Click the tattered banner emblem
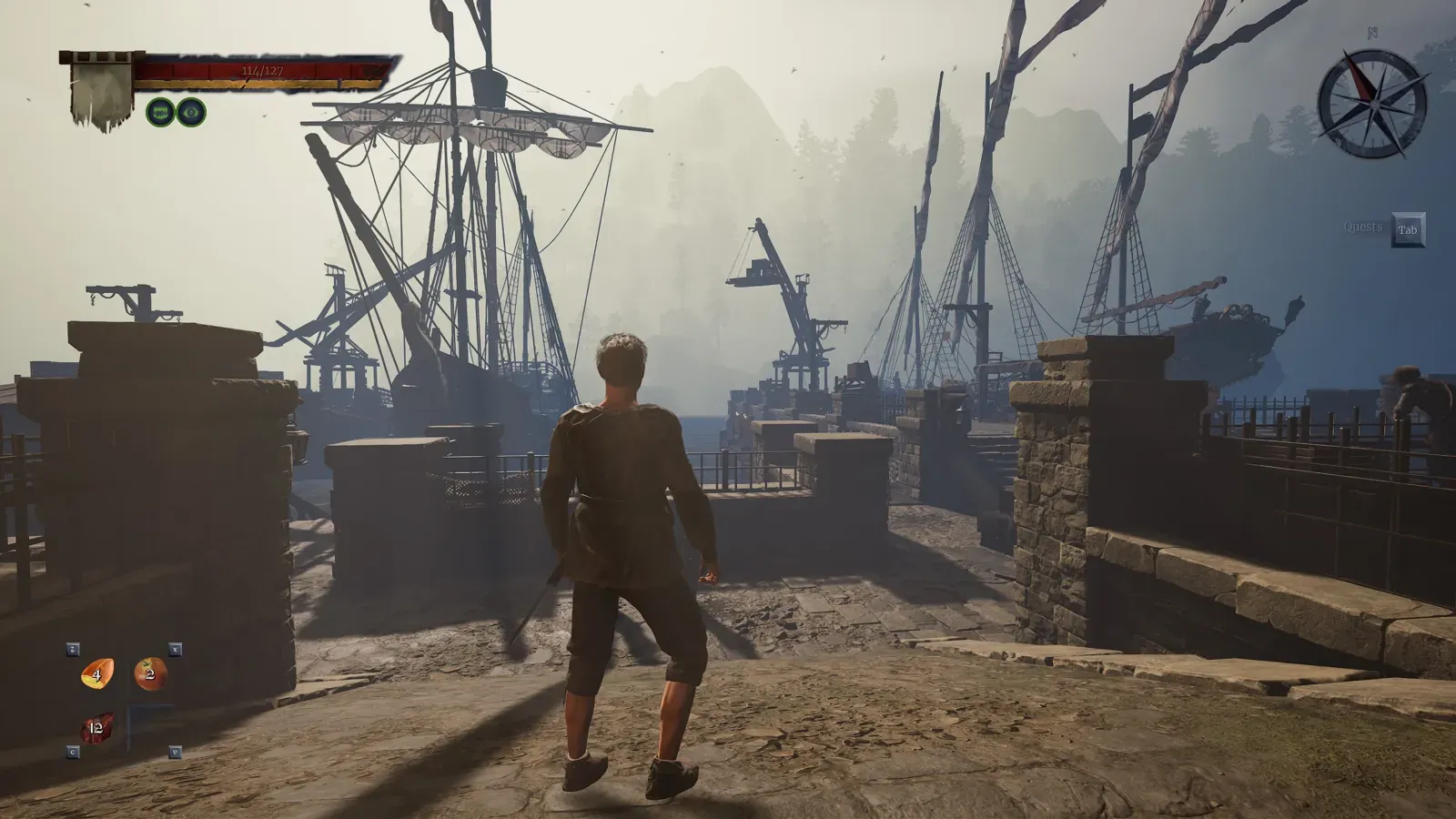Viewport: 1456px width, 819px height. pos(101,92)
